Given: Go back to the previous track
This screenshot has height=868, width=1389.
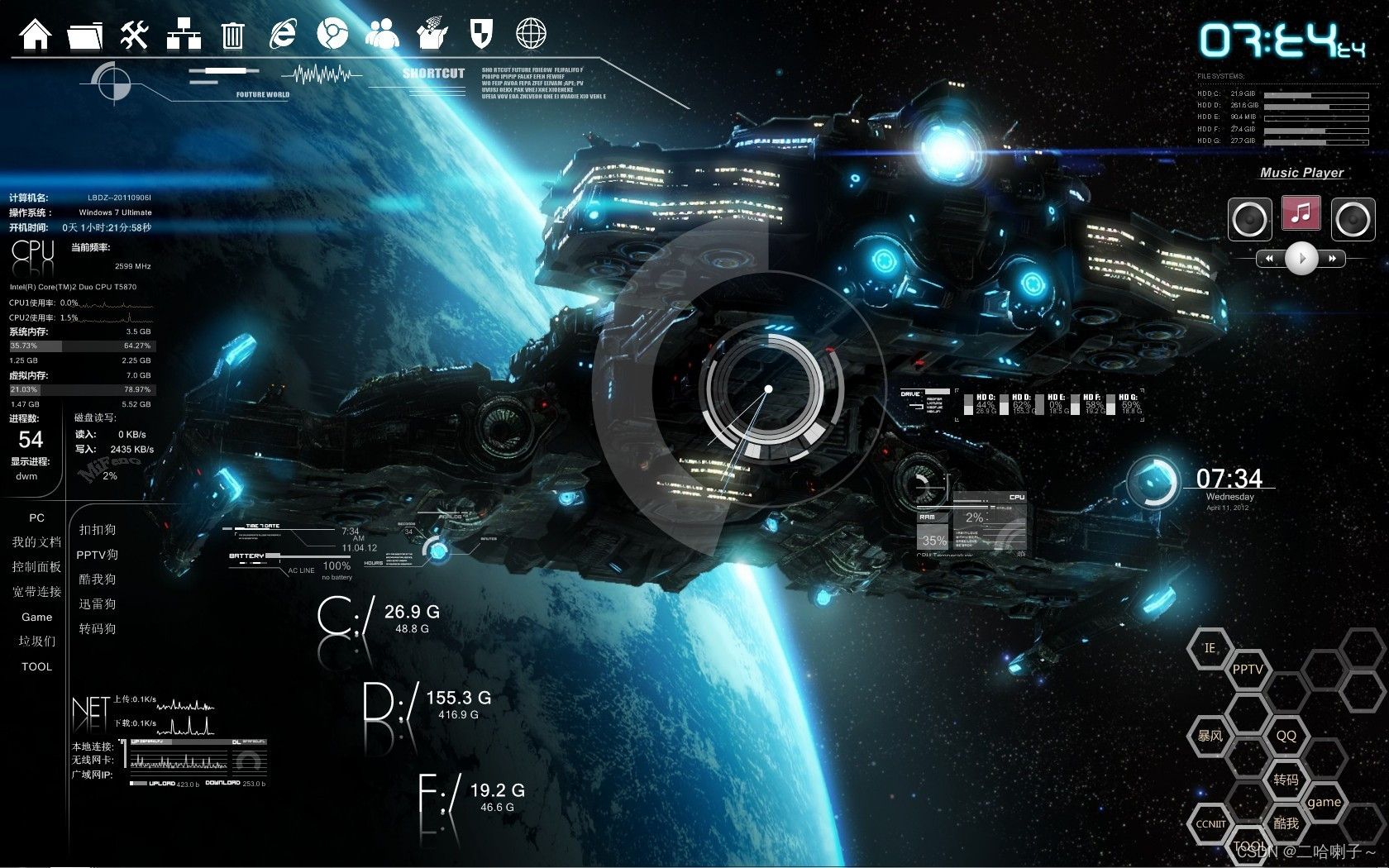Looking at the screenshot, I should coord(1270,259).
